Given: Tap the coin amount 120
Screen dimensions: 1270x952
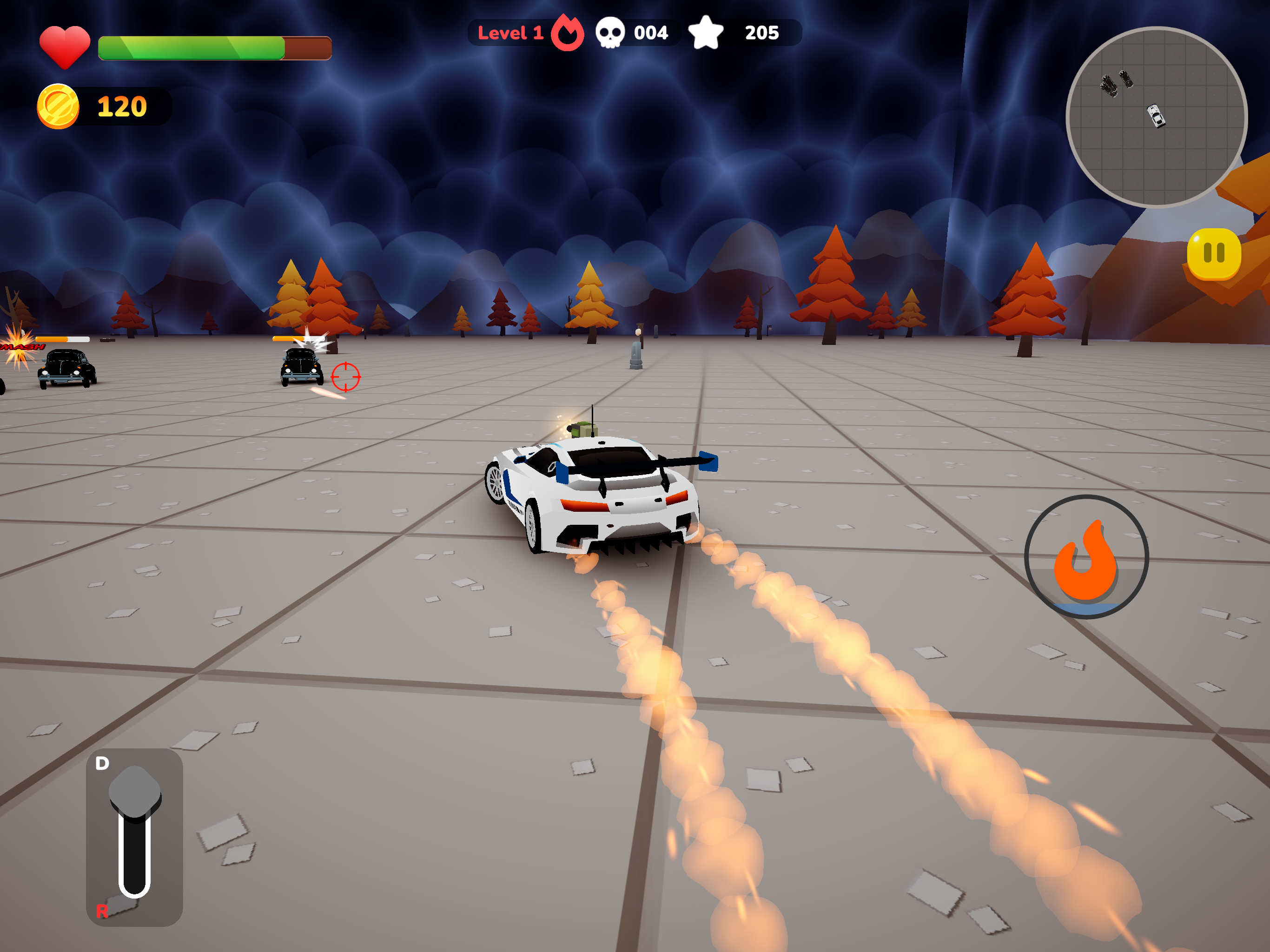Looking at the screenshot, I should pyautogui.click(x=122, y=106).
